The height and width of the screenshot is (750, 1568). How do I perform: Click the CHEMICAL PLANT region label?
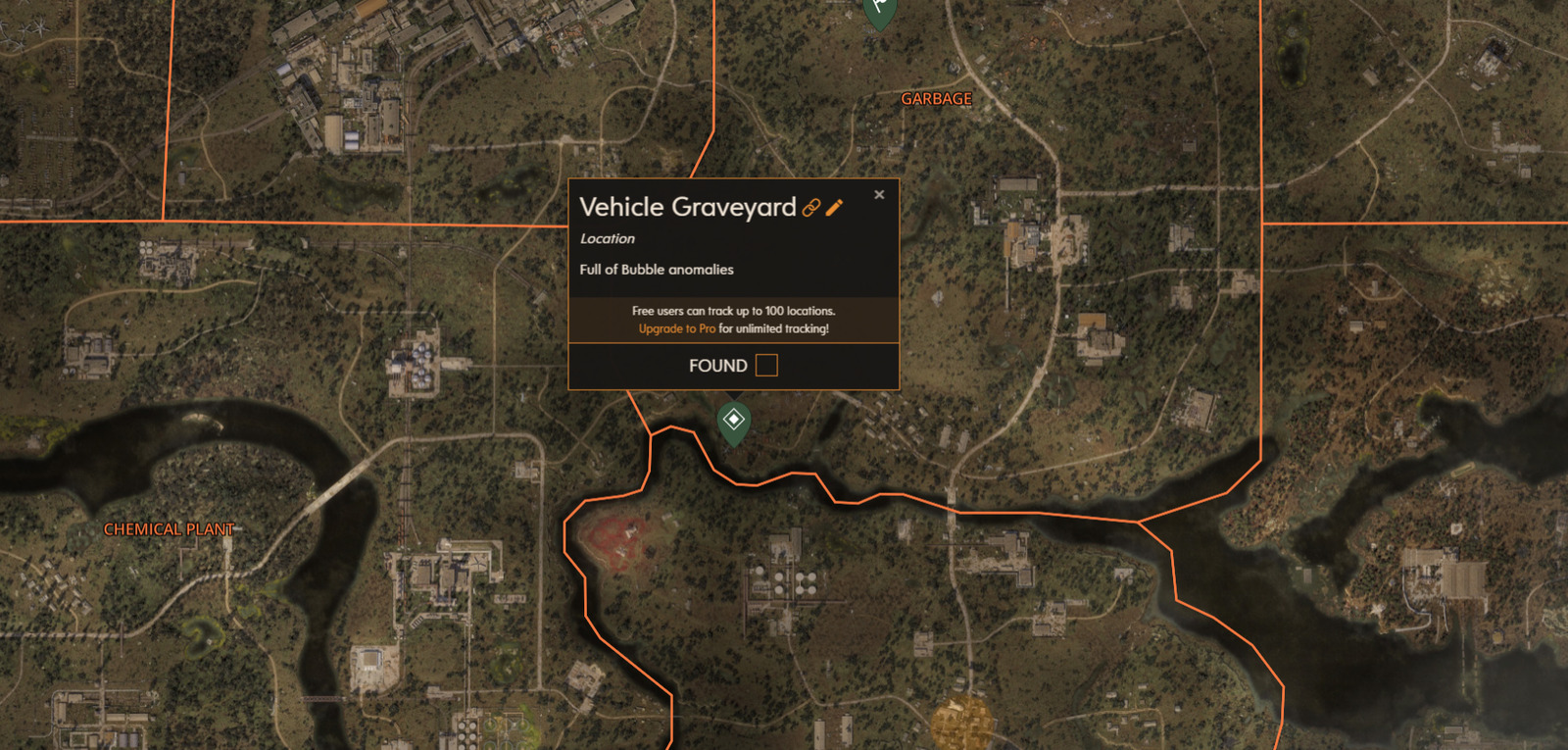169,528
